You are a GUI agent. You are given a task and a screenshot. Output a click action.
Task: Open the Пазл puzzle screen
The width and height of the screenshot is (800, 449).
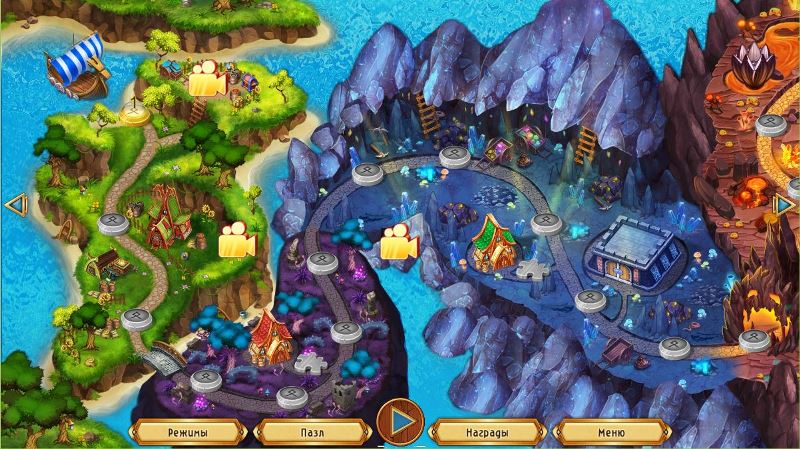click(x=311, y=432)
